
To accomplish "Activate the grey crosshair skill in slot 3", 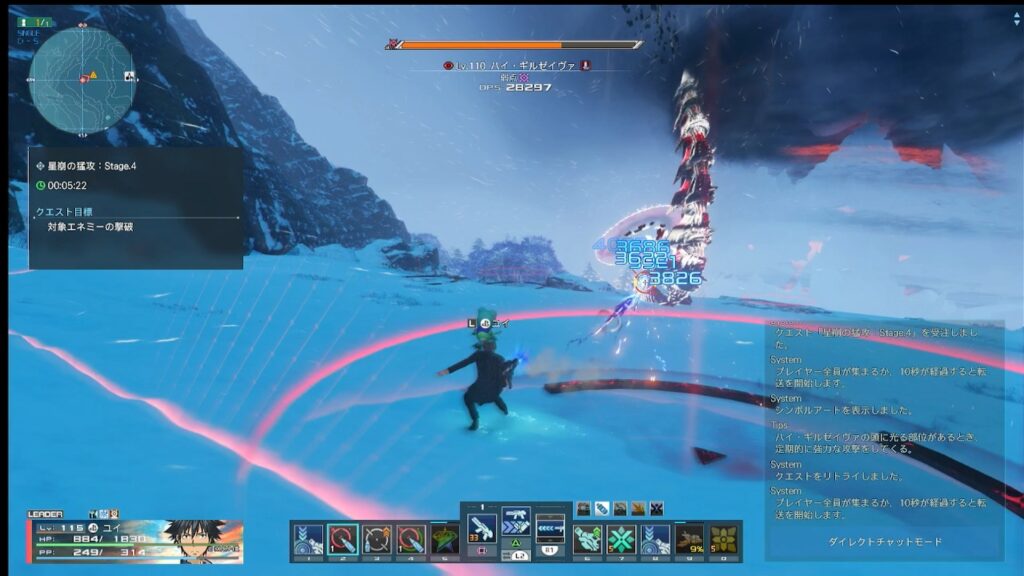I will 376,539.
